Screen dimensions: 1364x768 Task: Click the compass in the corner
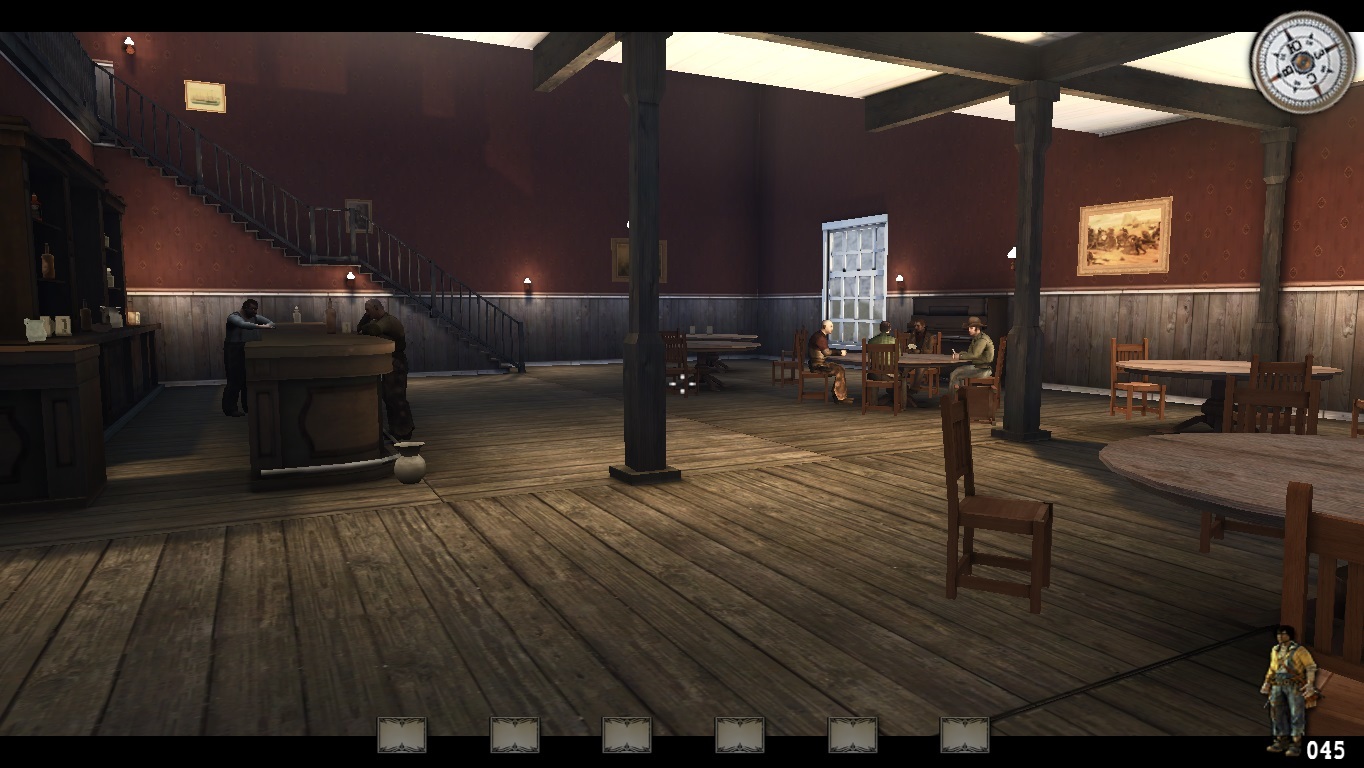click(x=1302, y=62)
